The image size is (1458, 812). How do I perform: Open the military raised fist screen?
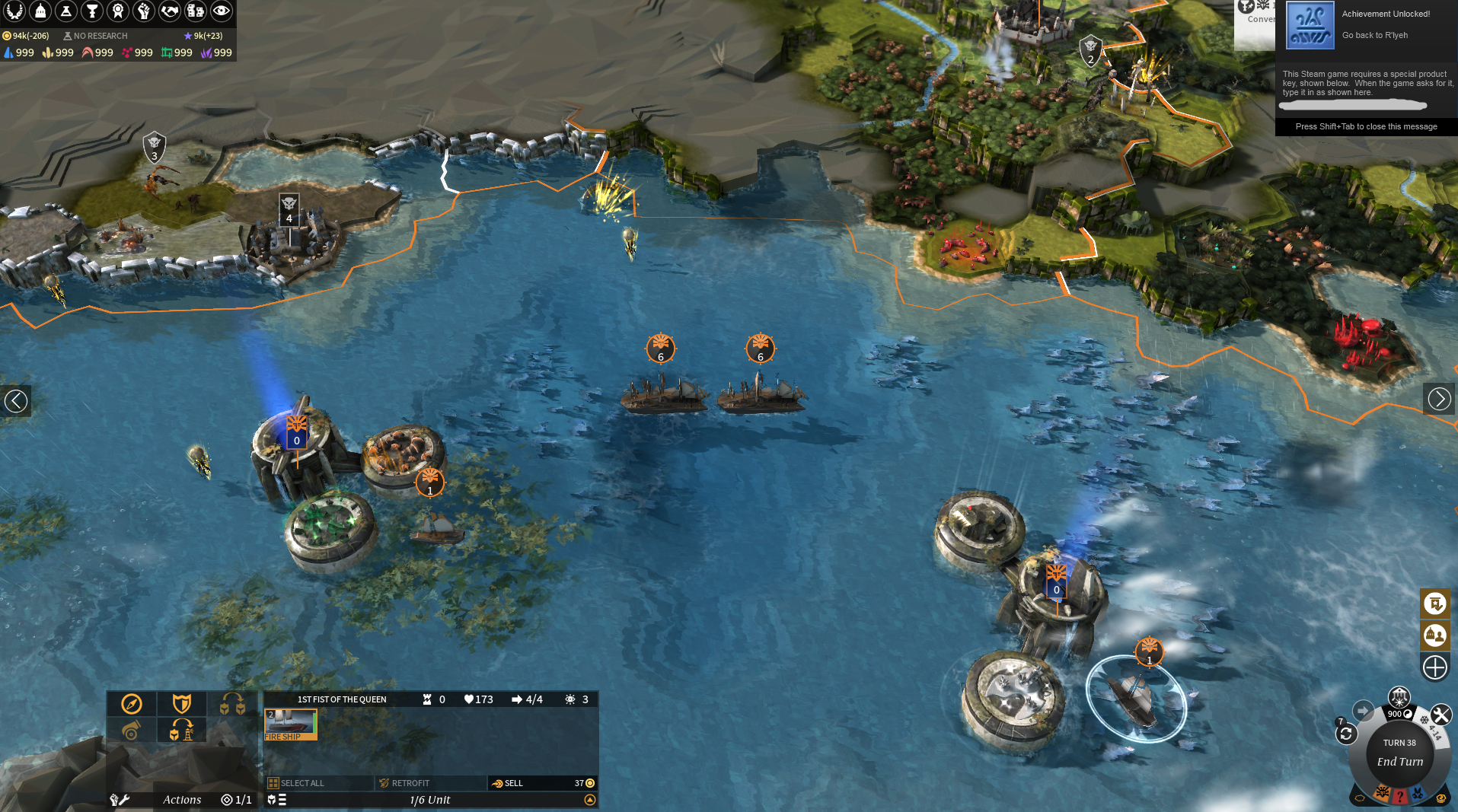click(144, 11)
